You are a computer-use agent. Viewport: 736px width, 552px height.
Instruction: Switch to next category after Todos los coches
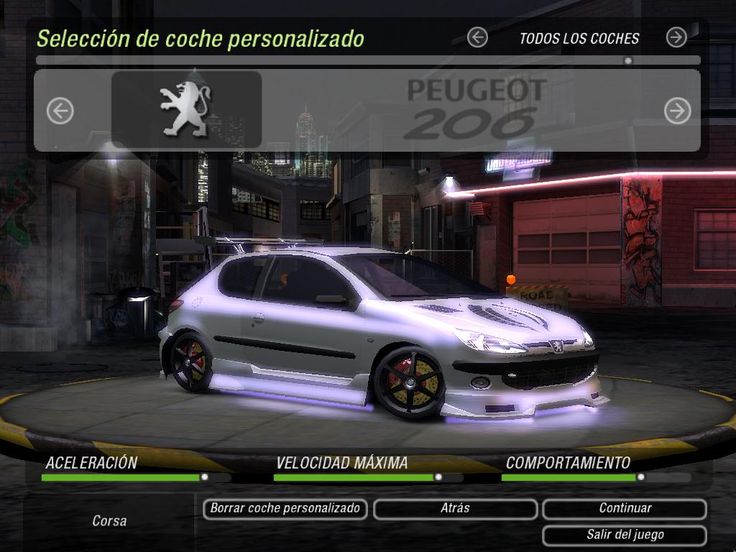point(677,38)
